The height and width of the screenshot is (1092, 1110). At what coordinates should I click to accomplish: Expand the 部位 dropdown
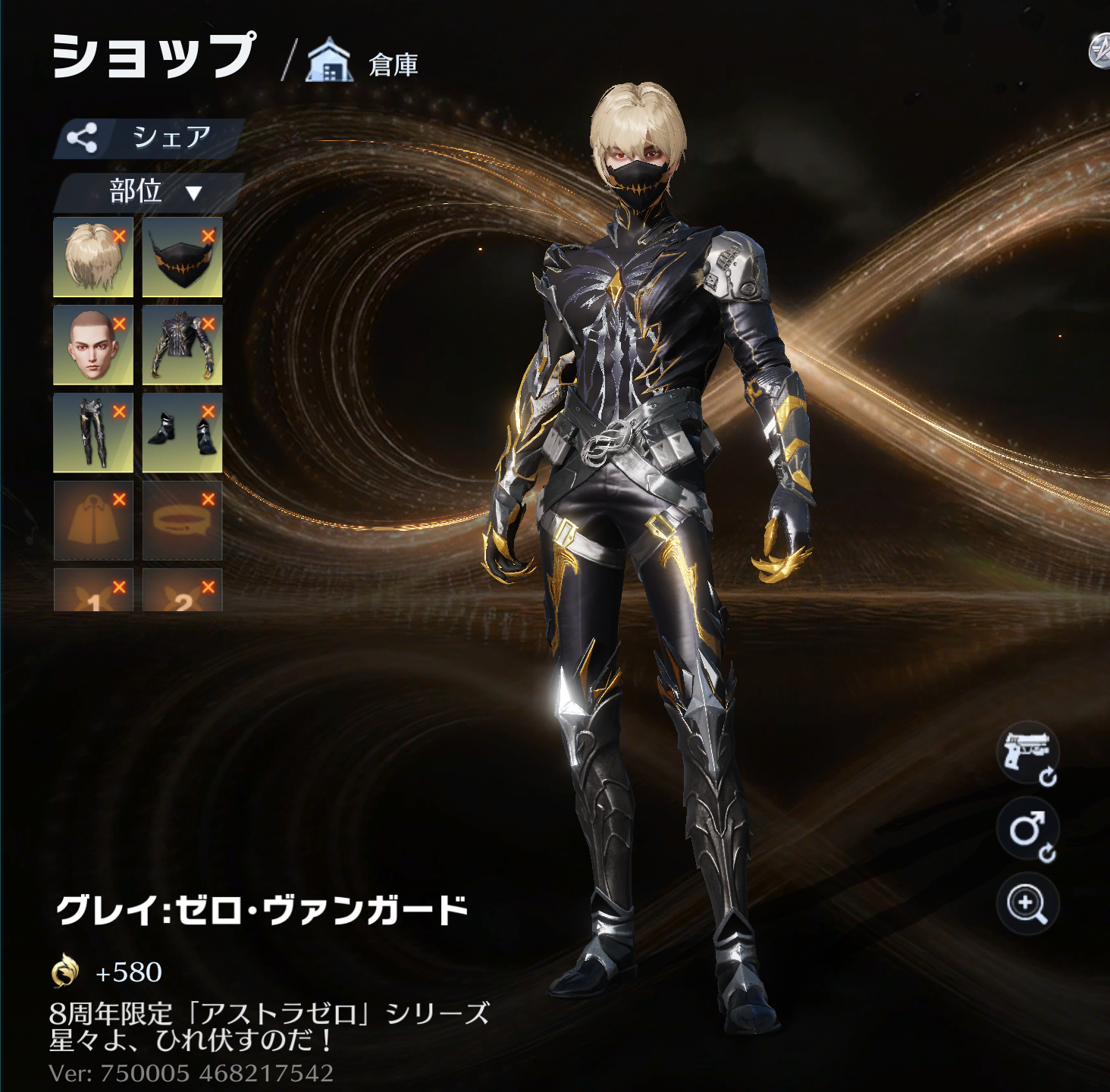click(150, 192)
